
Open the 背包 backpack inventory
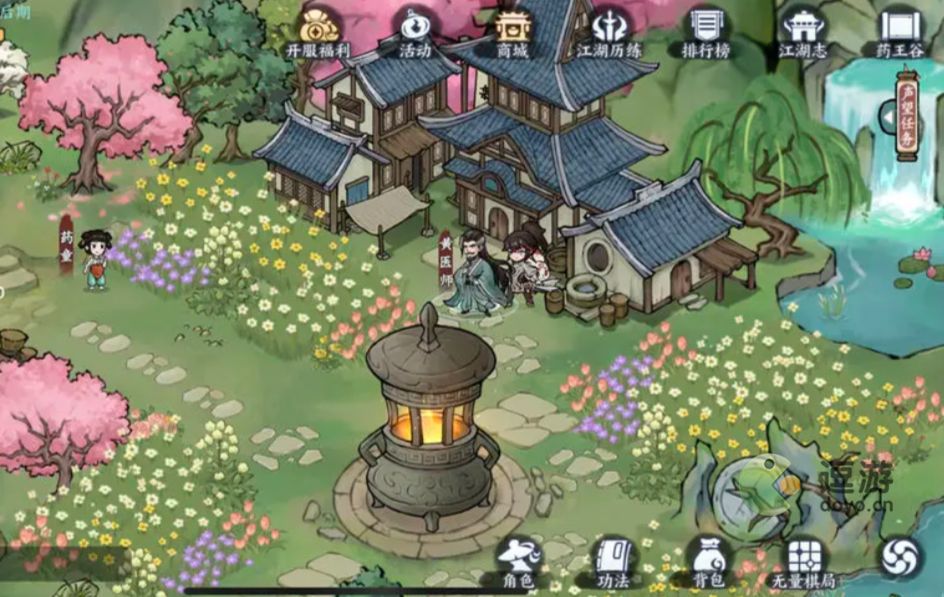[x=710, y=561]
